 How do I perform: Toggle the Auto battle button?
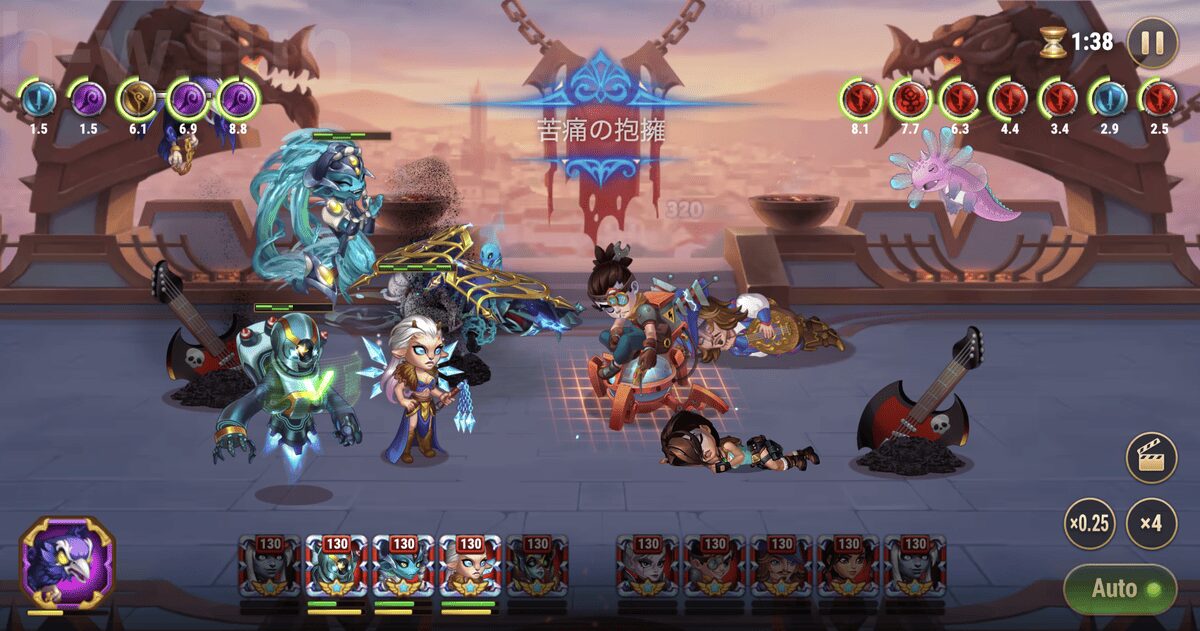coord(1118,589)
